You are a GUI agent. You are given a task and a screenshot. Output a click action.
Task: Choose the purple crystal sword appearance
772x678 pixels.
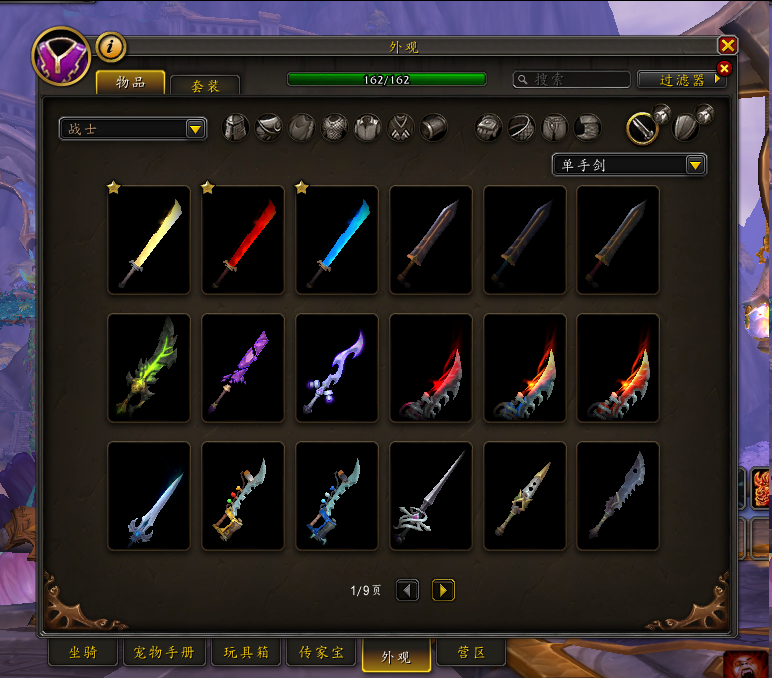[x=243, y=367]
